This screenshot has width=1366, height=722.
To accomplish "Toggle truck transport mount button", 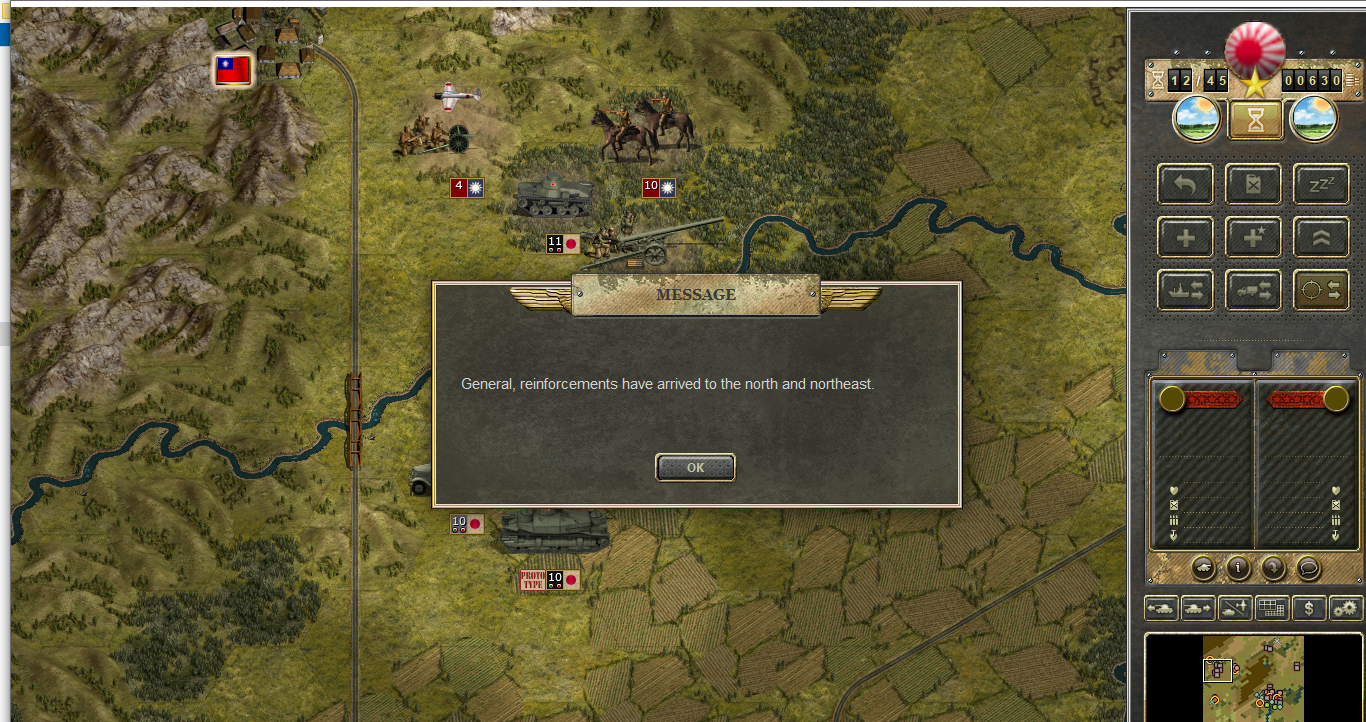I will tap(1253, 290).
